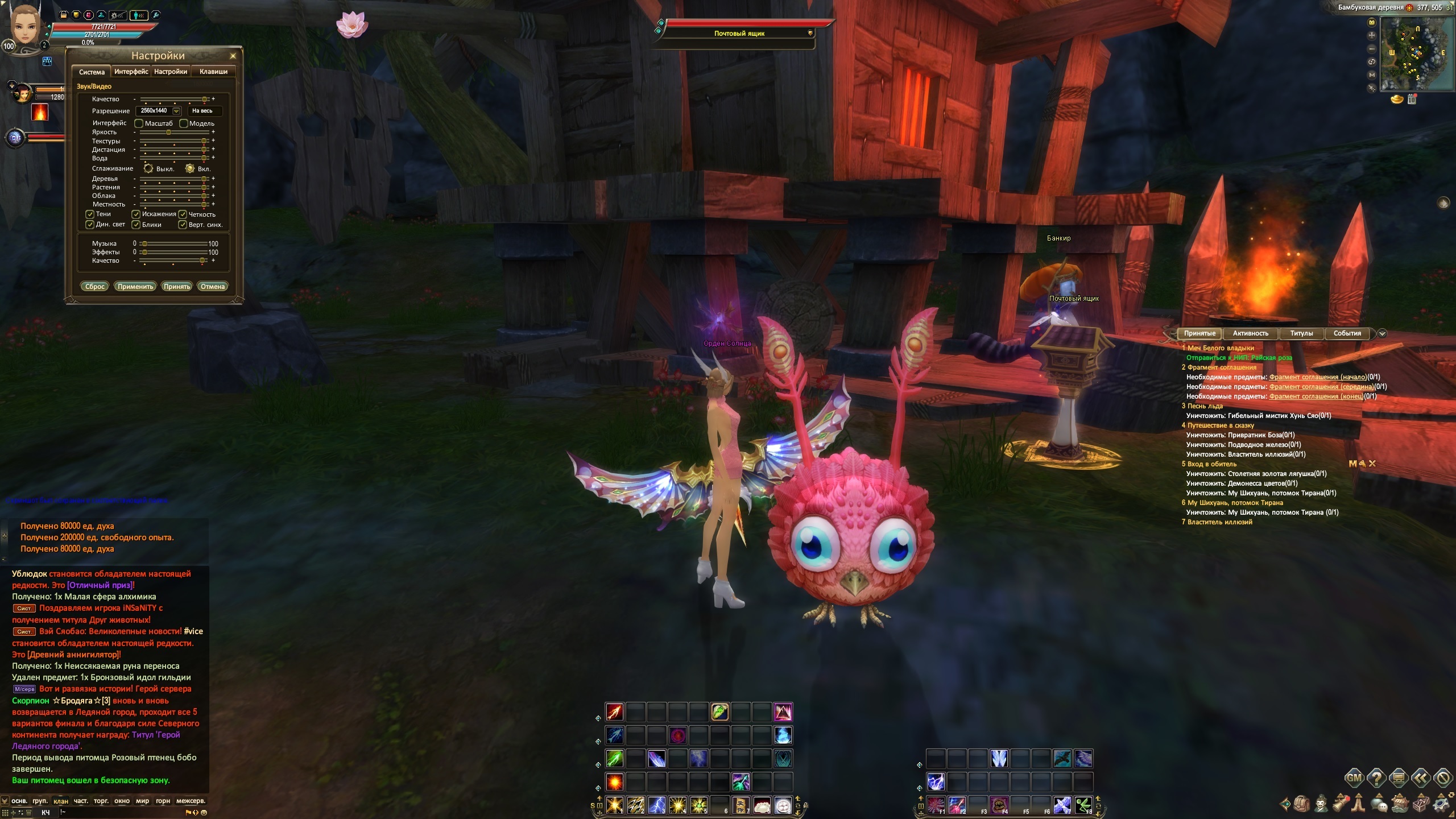Toggle the Тени shadows checkbox
This screenshot has width=1456, height=819.
click(x=90, y=214)
